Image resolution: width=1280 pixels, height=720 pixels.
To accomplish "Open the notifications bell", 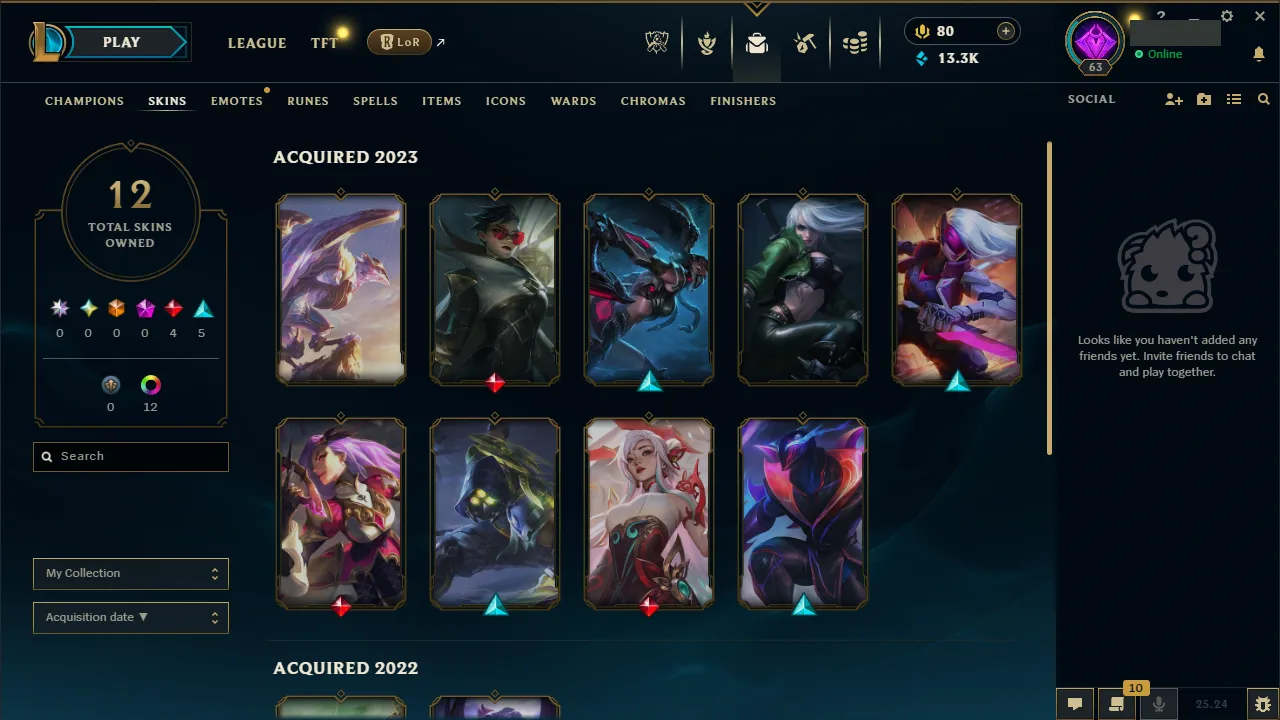I will pyautogui.click(x=1259, y=54).
